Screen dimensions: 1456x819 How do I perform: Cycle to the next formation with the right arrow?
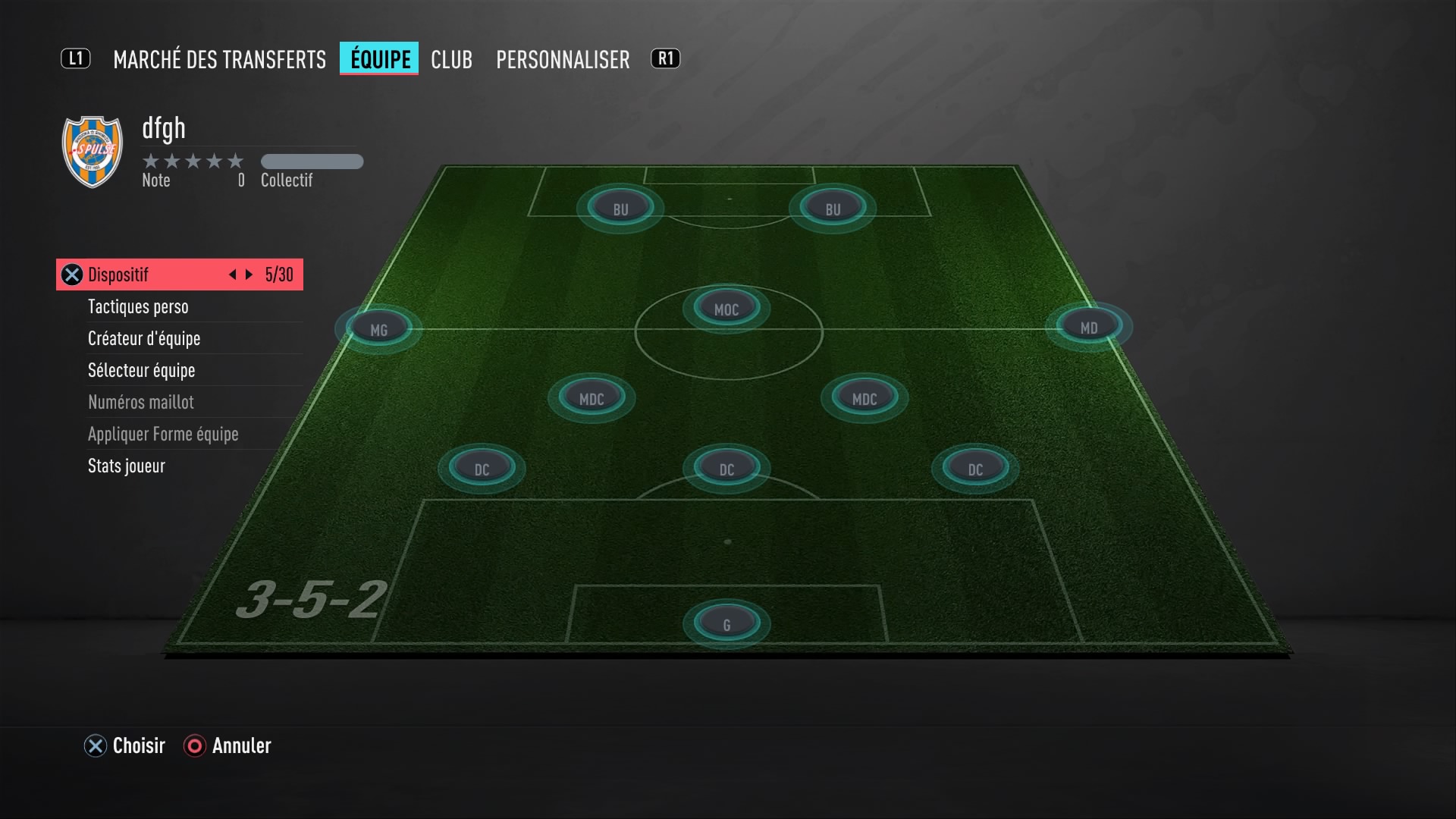point(249,275)
